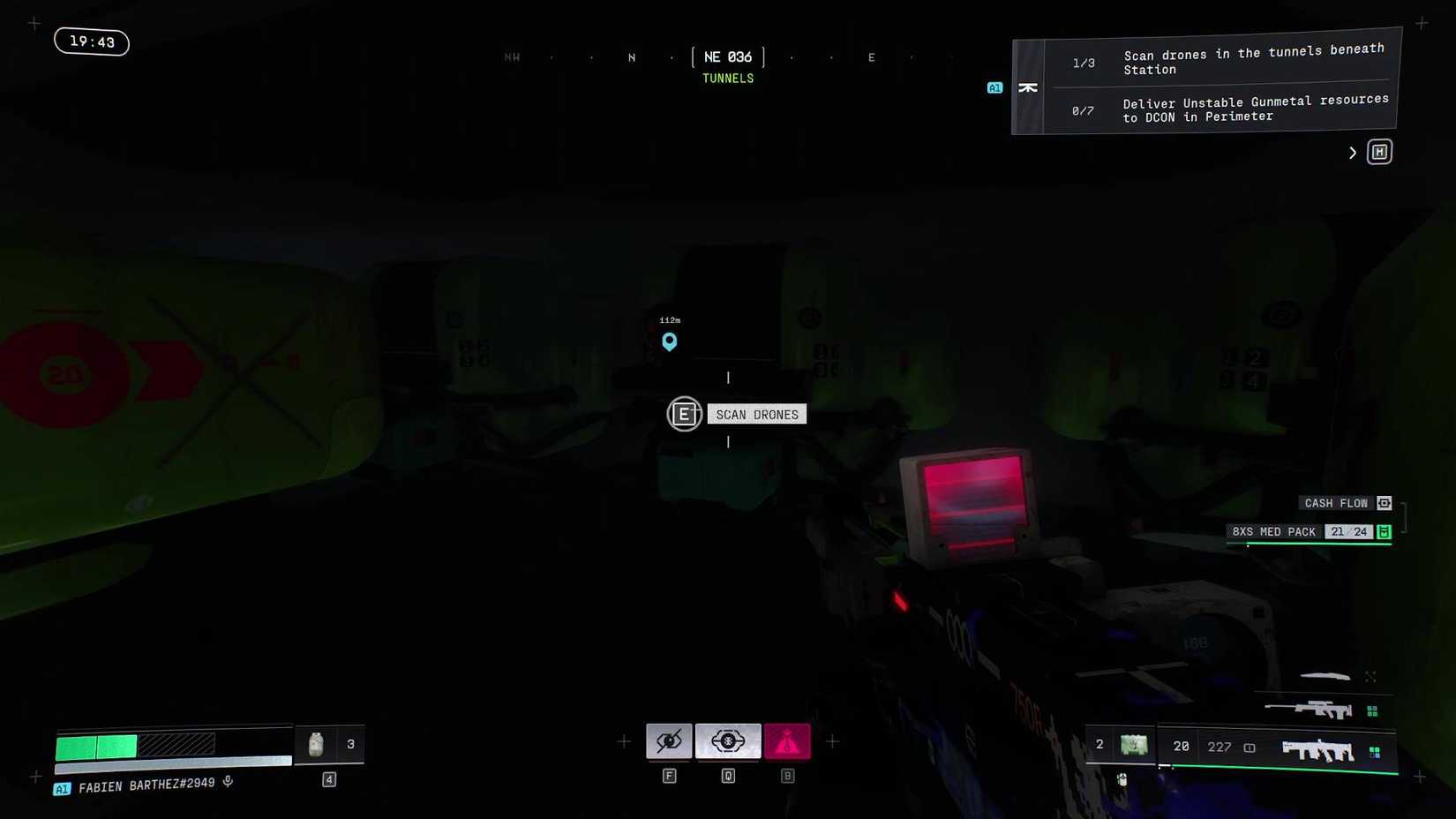Click the microphone icon next to player name
This screenshot has width=1456, height=819.
[228, 782]
